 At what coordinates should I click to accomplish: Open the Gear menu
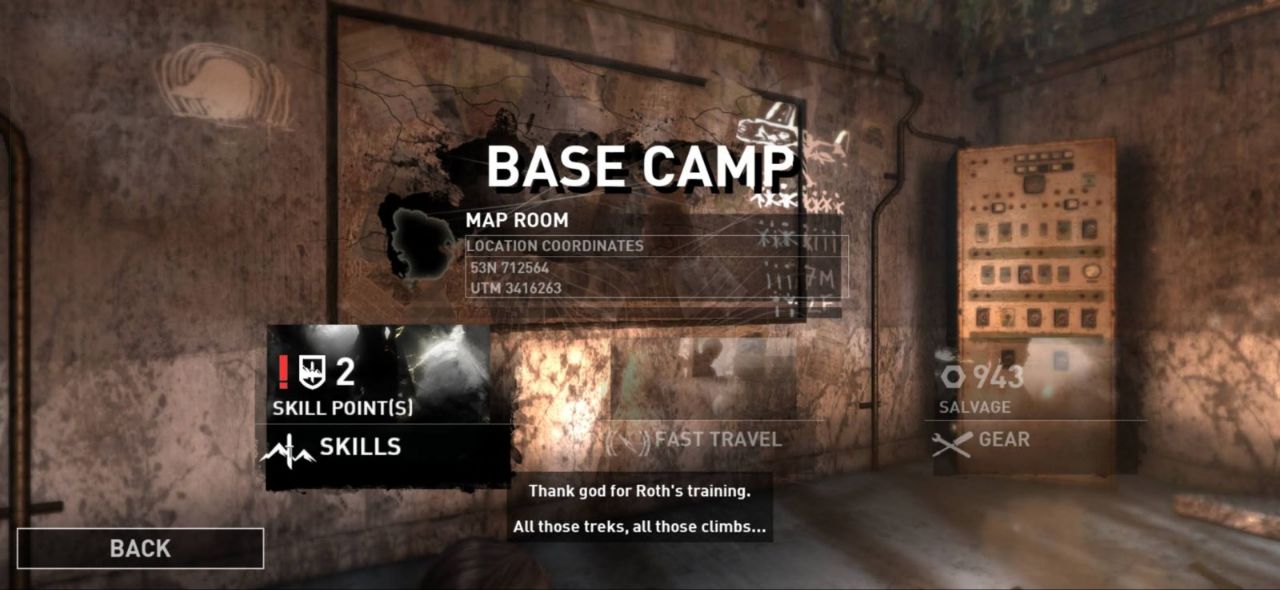tap(1003, 440)
